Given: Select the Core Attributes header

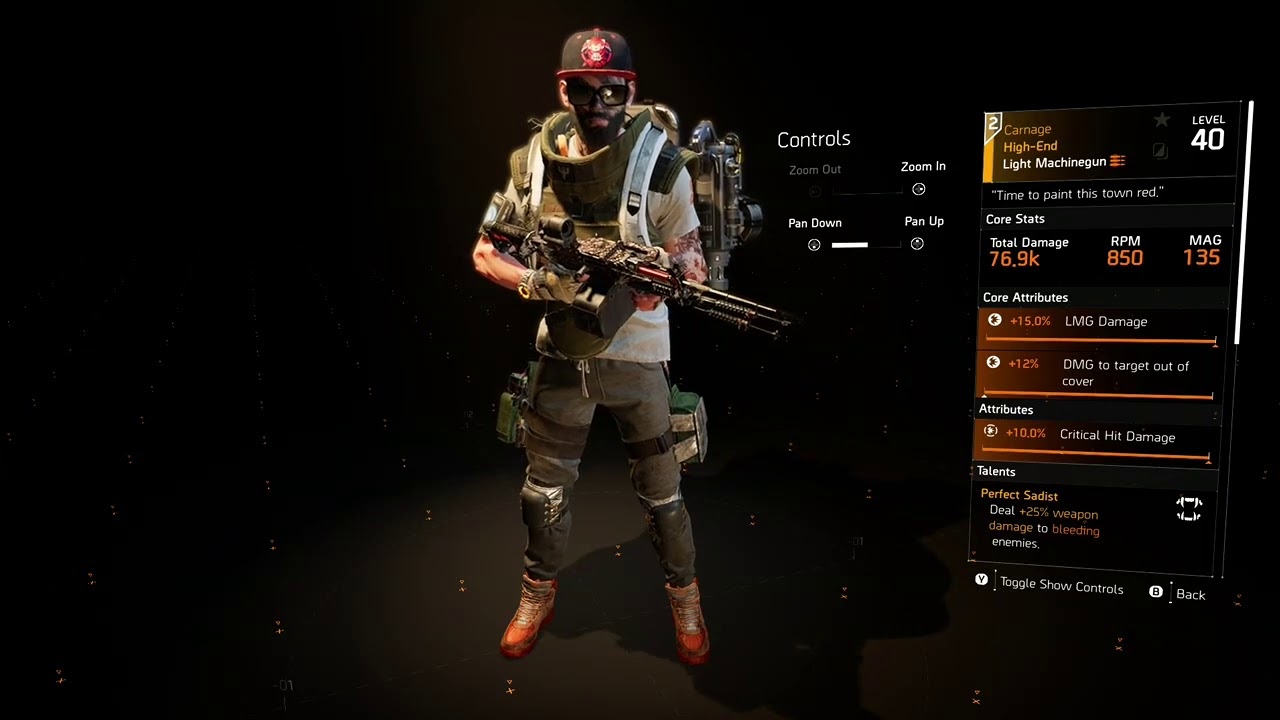Looking at the screenshot, I should tap(1025, 297).
